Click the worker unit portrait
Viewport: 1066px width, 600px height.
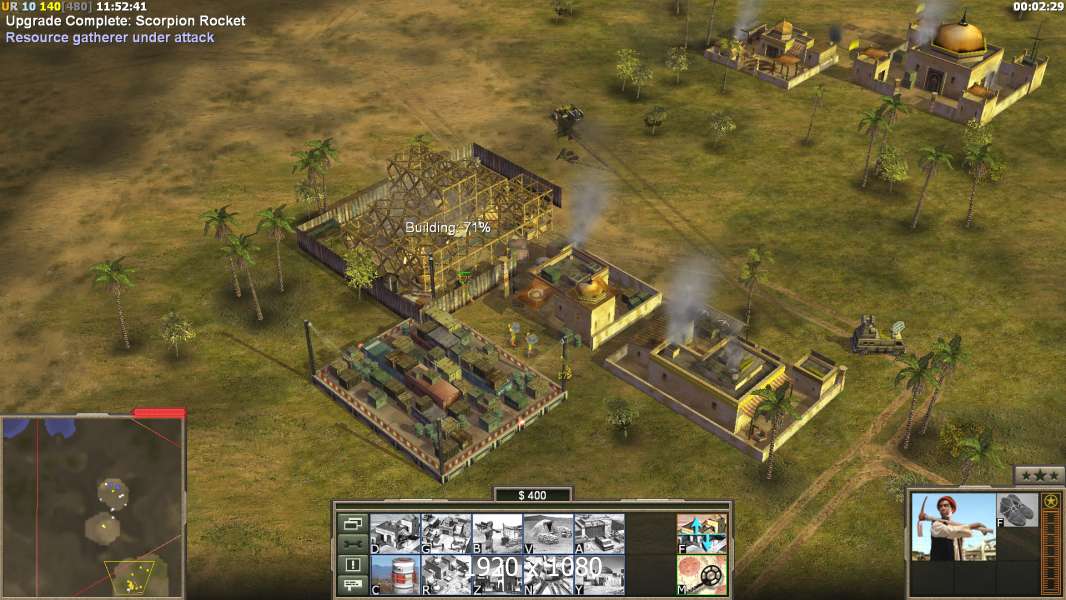[954, 527]
